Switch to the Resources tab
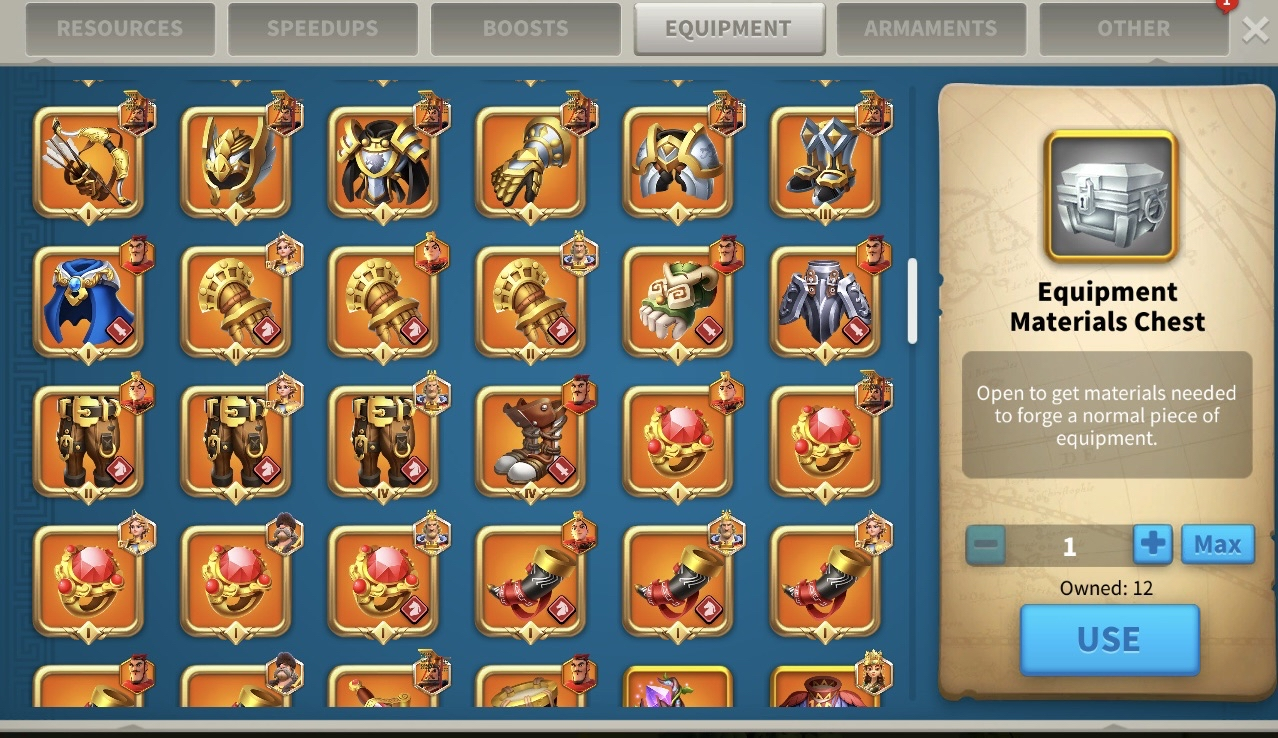 pos(120,29)
